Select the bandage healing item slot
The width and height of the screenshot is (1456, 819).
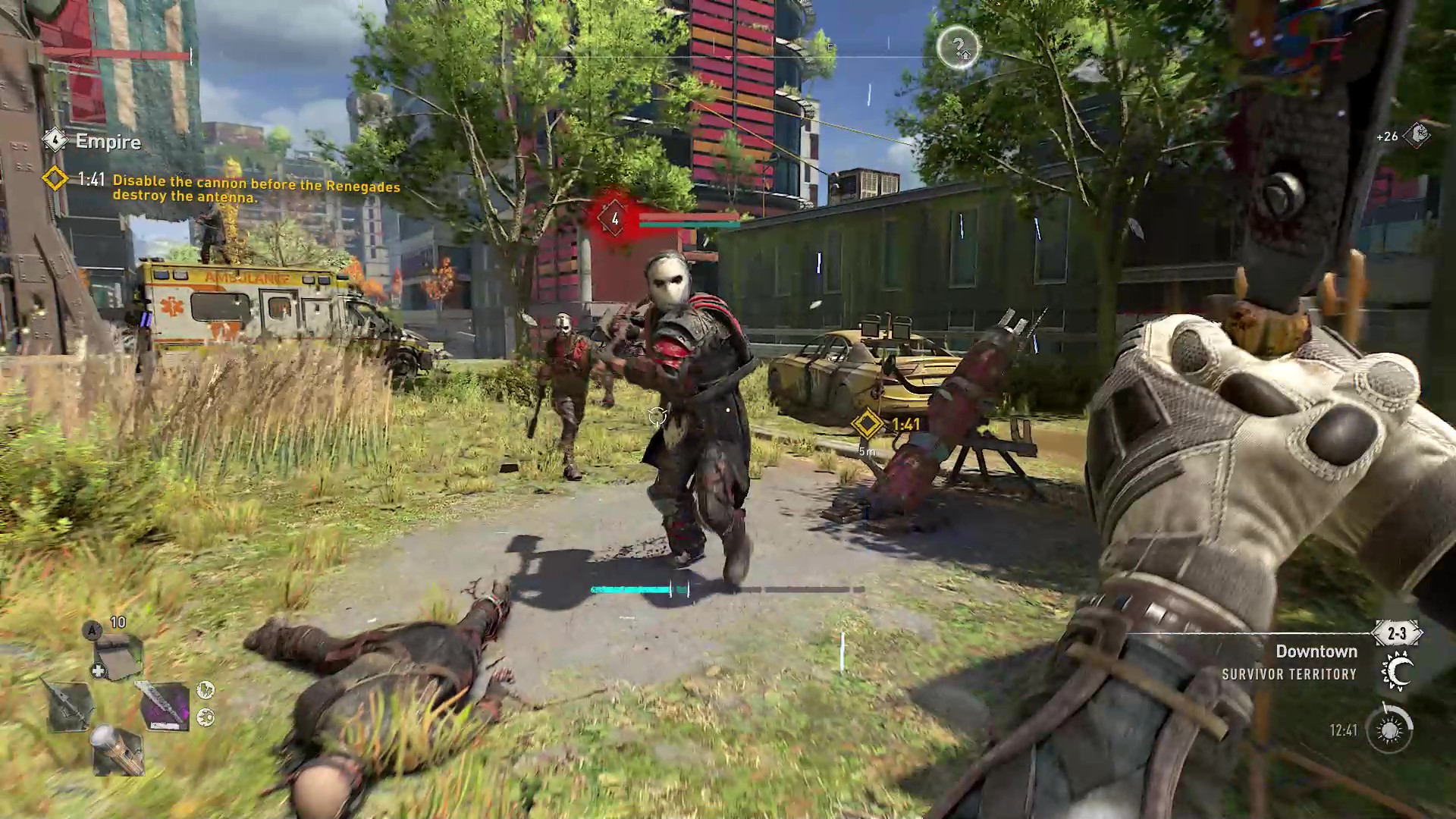click(x=118, y=657)
